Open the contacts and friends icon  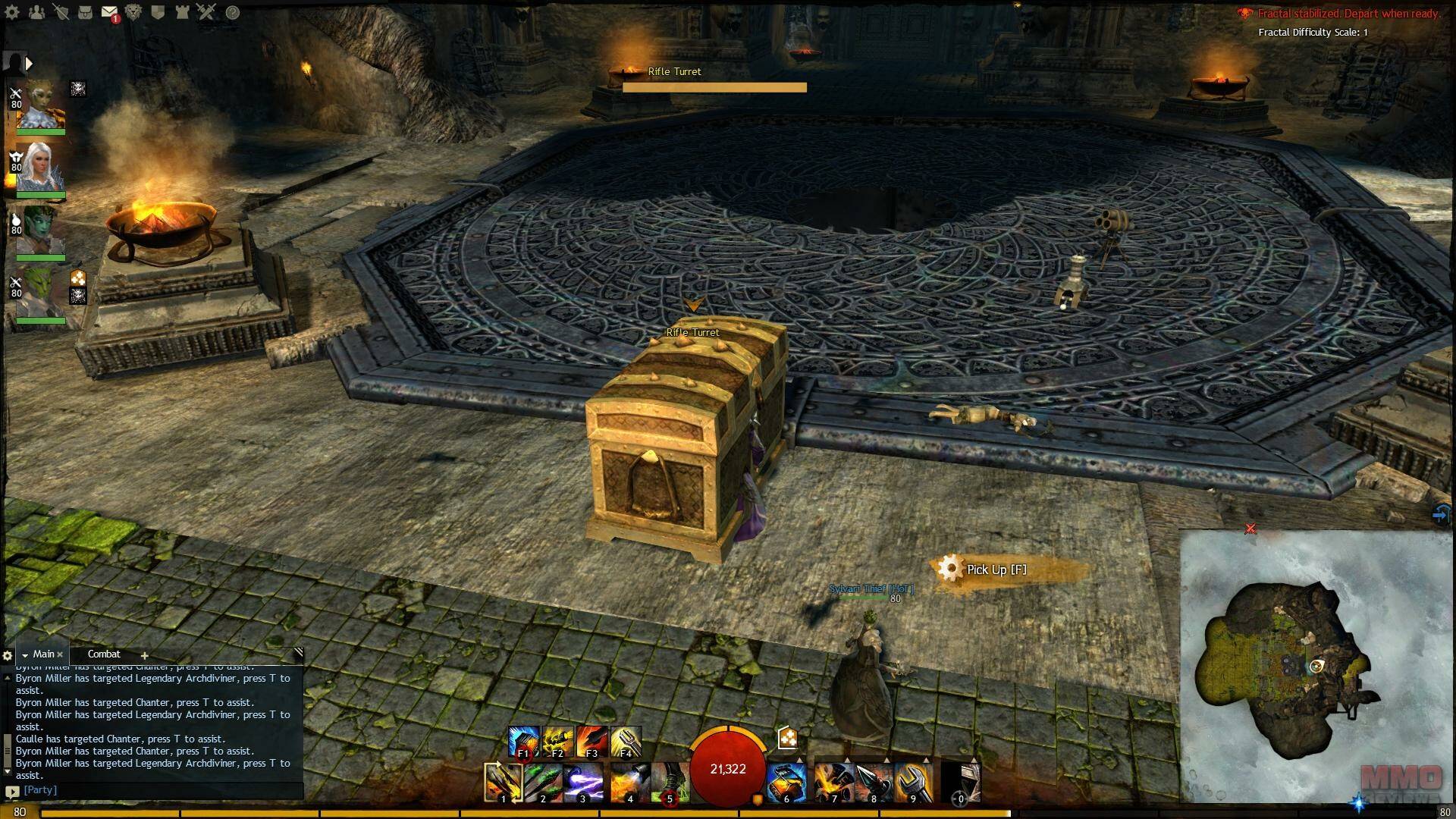point(36,12)
